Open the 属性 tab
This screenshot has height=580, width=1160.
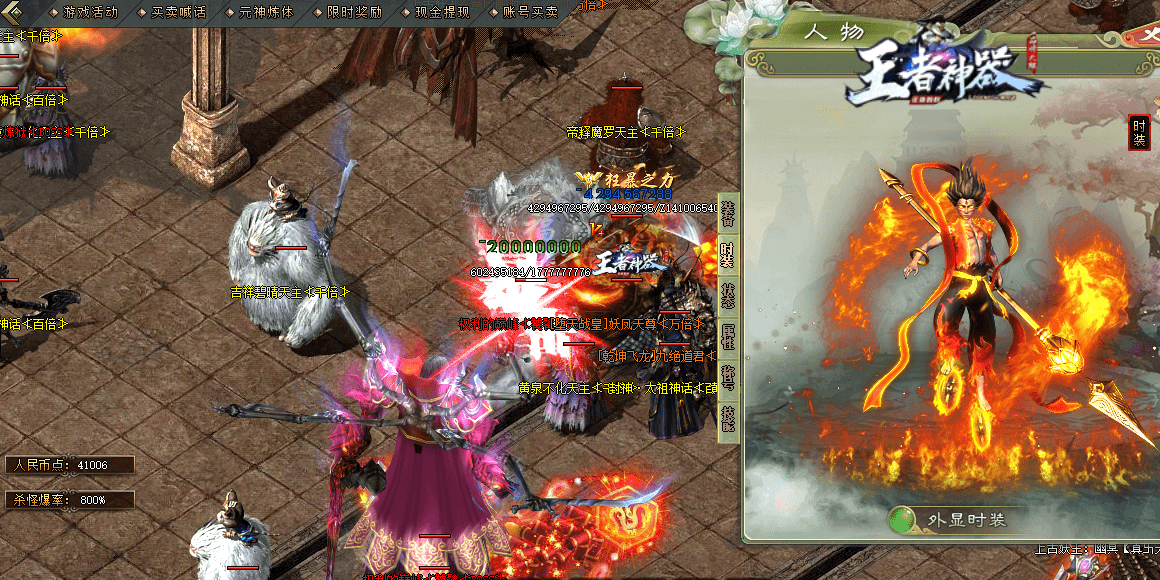pos(729,339)
